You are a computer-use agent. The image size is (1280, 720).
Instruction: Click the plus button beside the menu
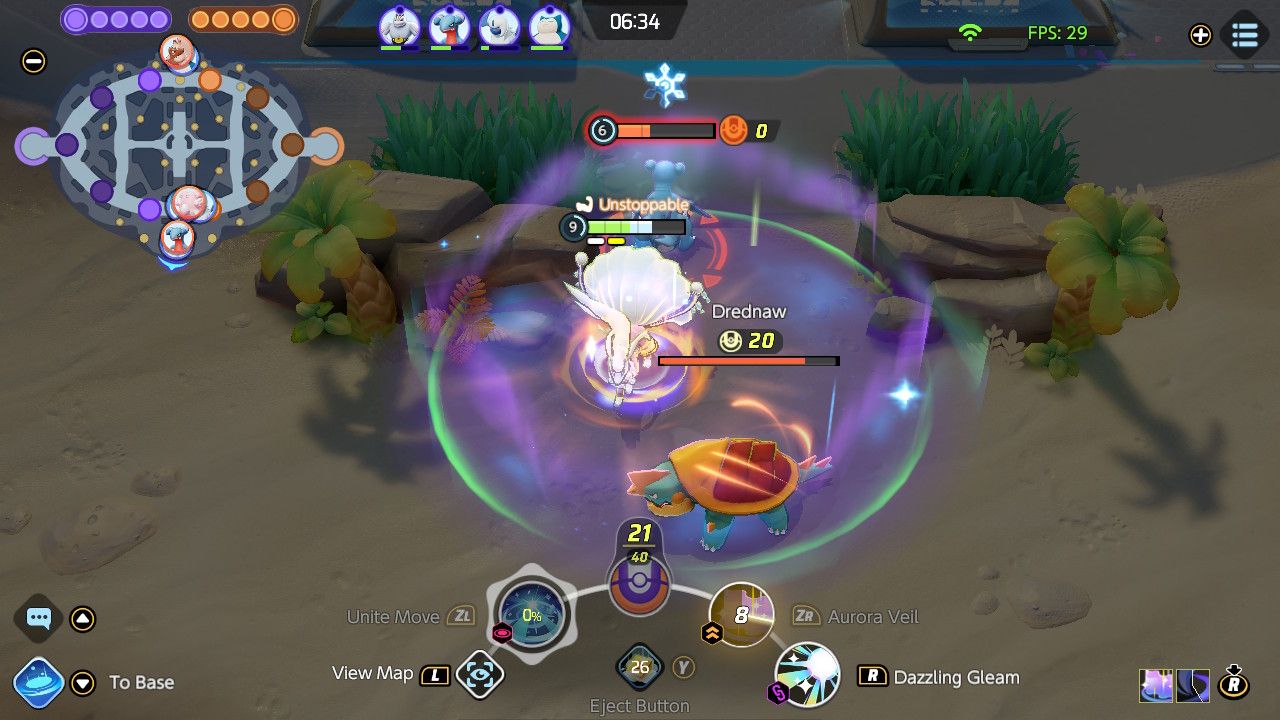click(1200, 35)
